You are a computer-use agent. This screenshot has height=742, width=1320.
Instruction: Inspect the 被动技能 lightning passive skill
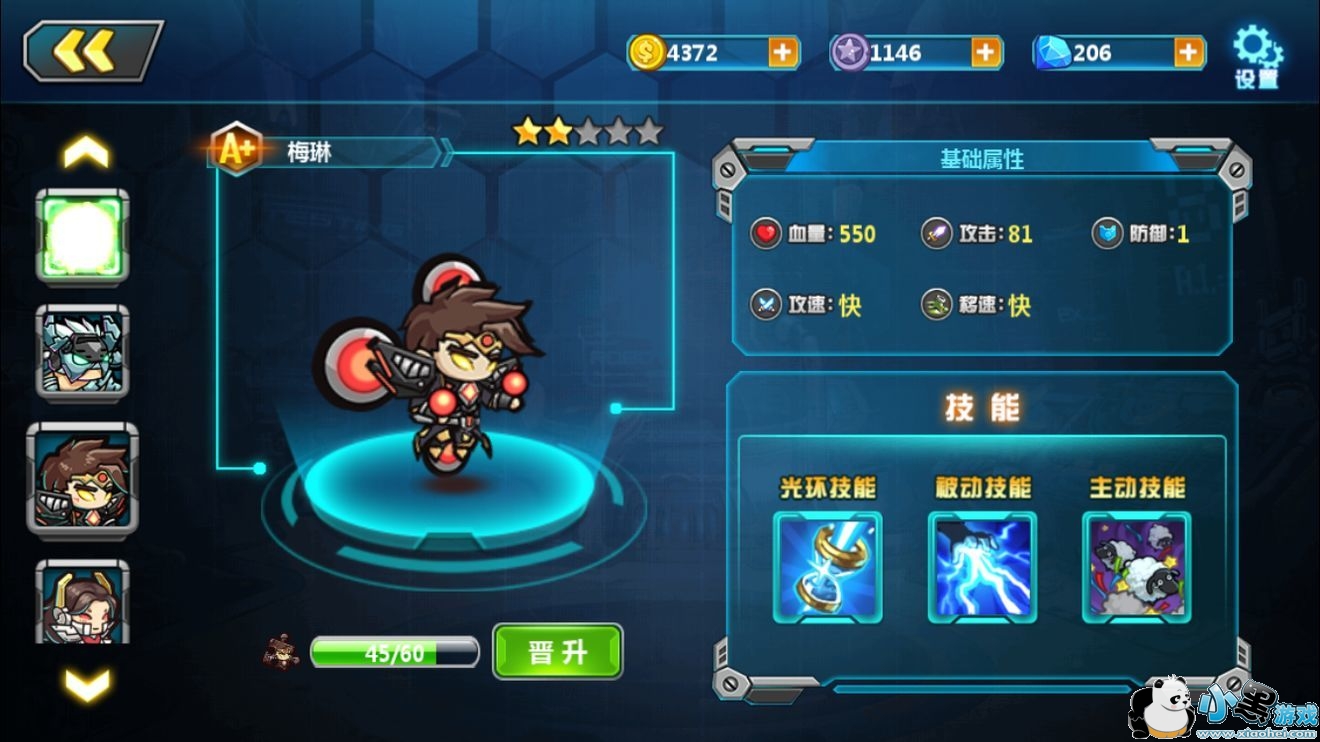[x=982, y=567]
